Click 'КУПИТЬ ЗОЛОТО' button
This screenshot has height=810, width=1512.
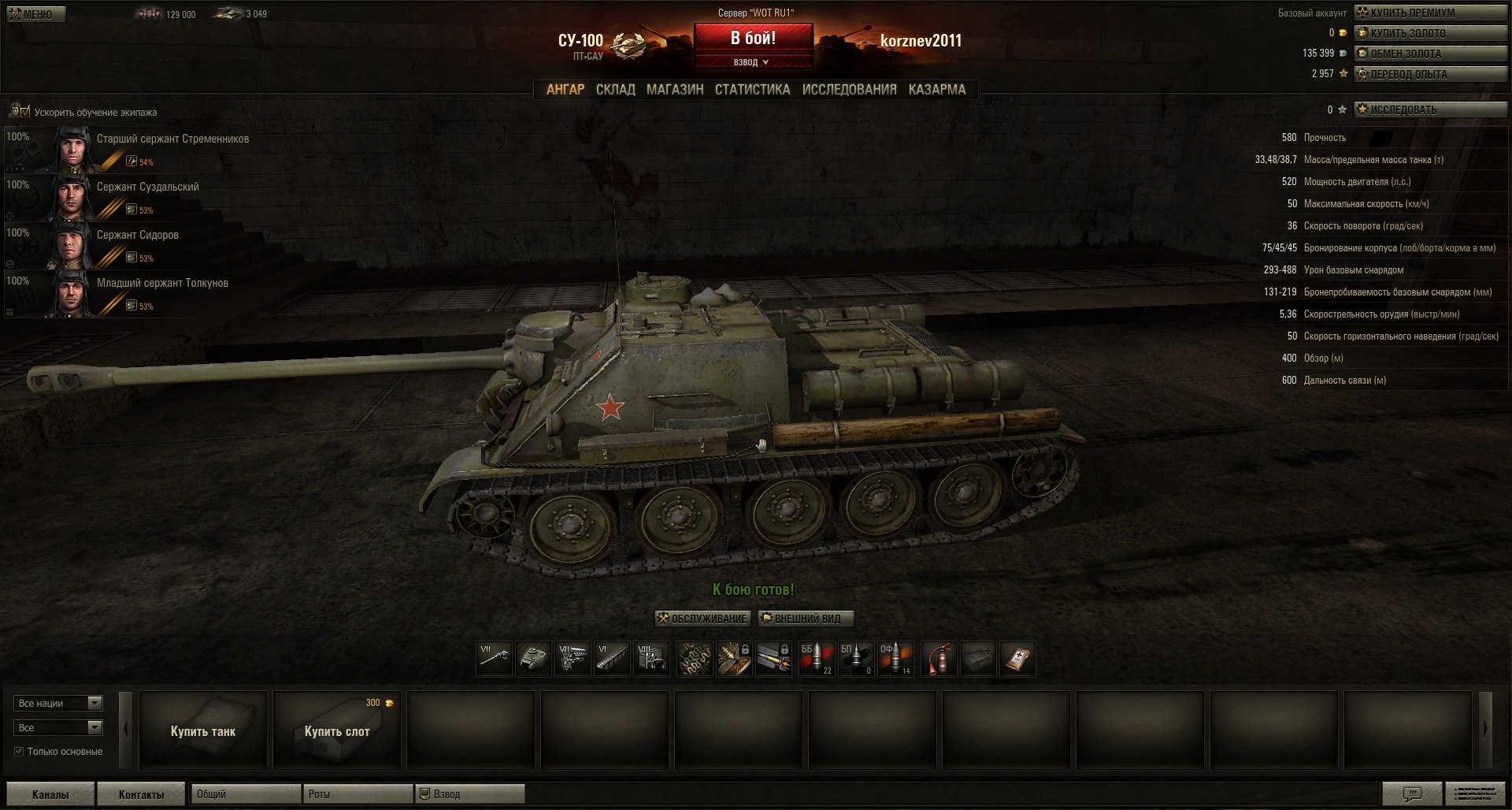1430,33
